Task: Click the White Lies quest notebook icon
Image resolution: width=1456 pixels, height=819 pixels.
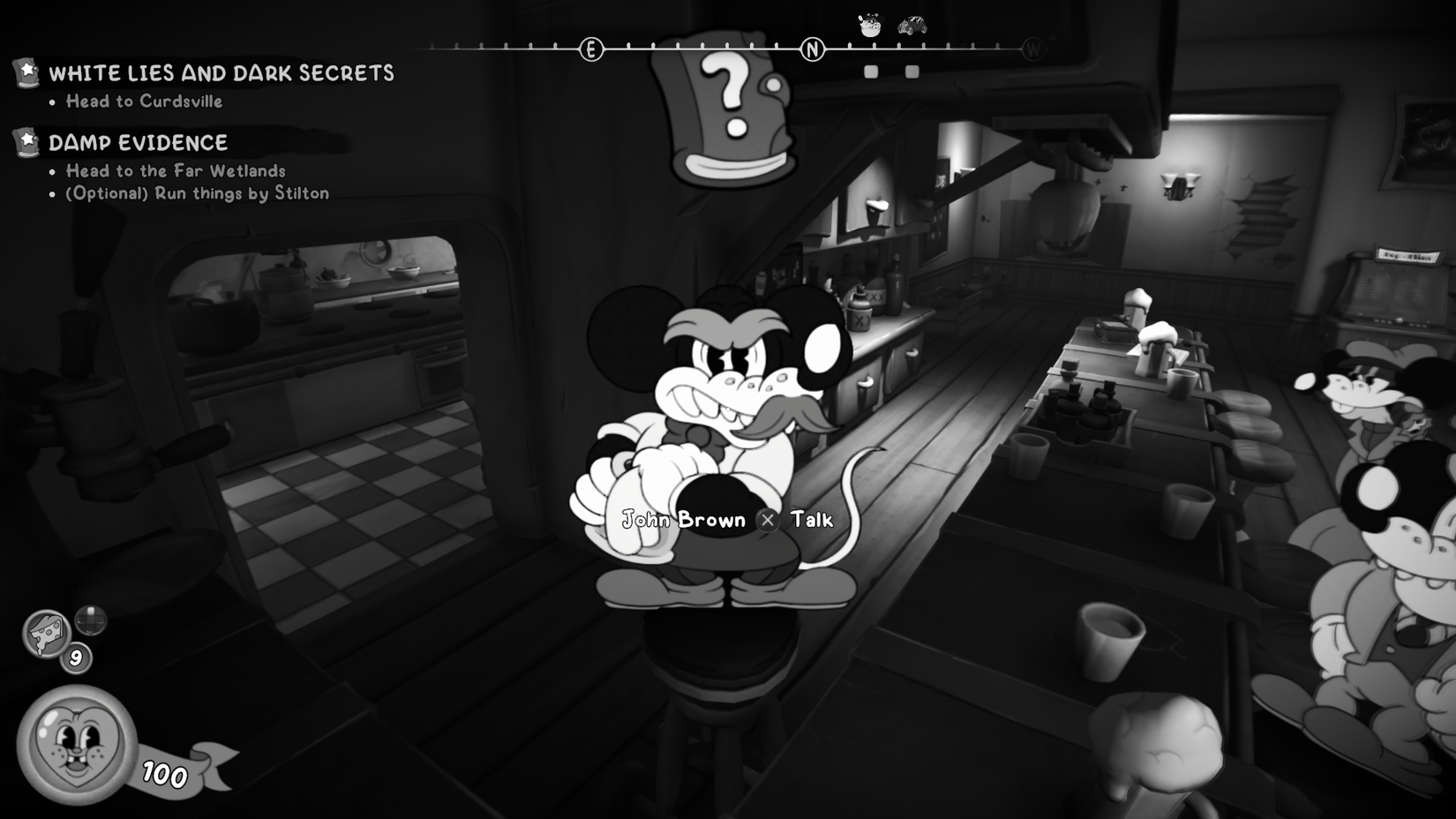Action: click(x=27, y=74)
